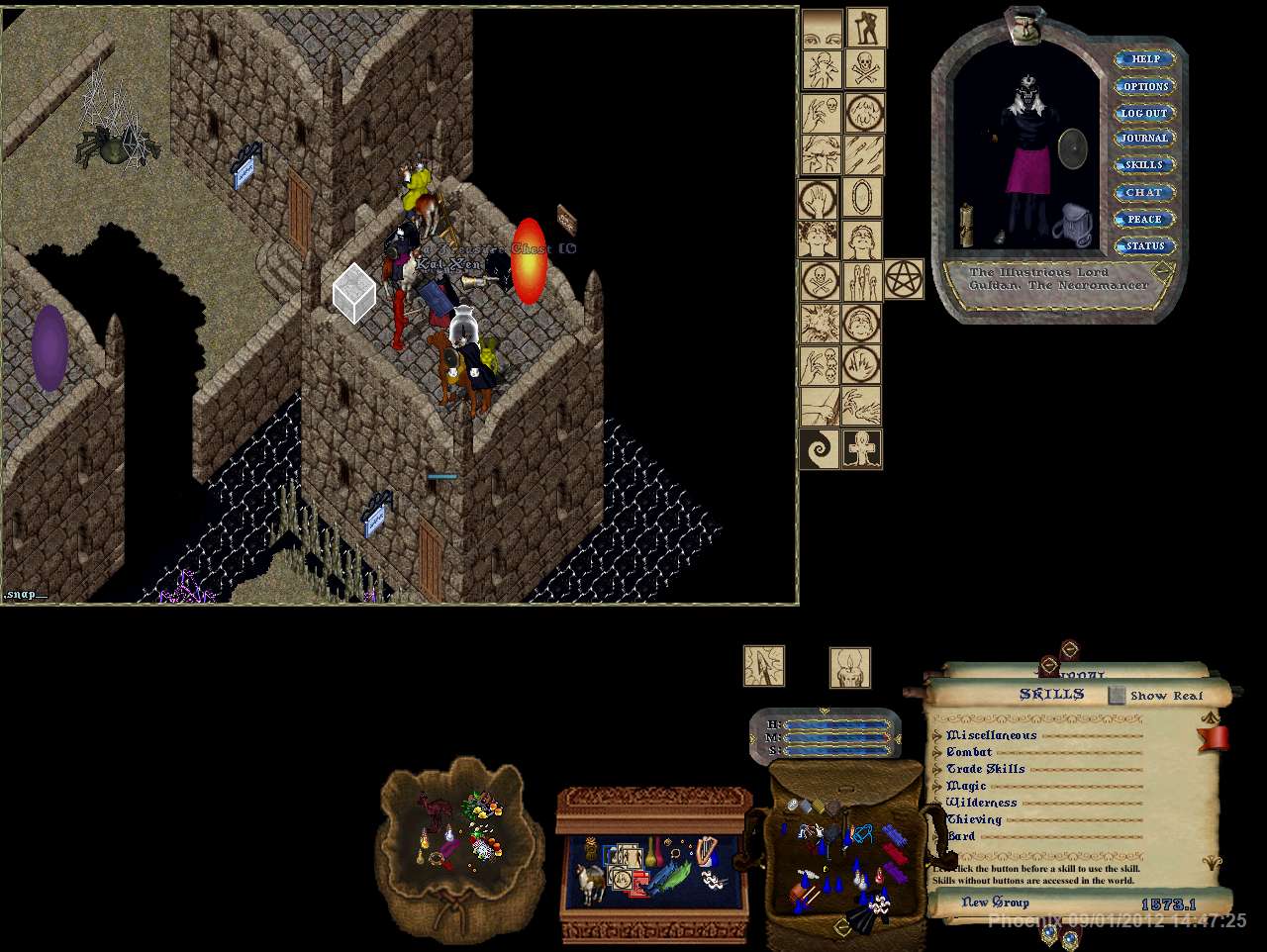Expand the Magic skill group
Image resolution: width=1267 pixels, height=952 pixels.
point(938,786)
